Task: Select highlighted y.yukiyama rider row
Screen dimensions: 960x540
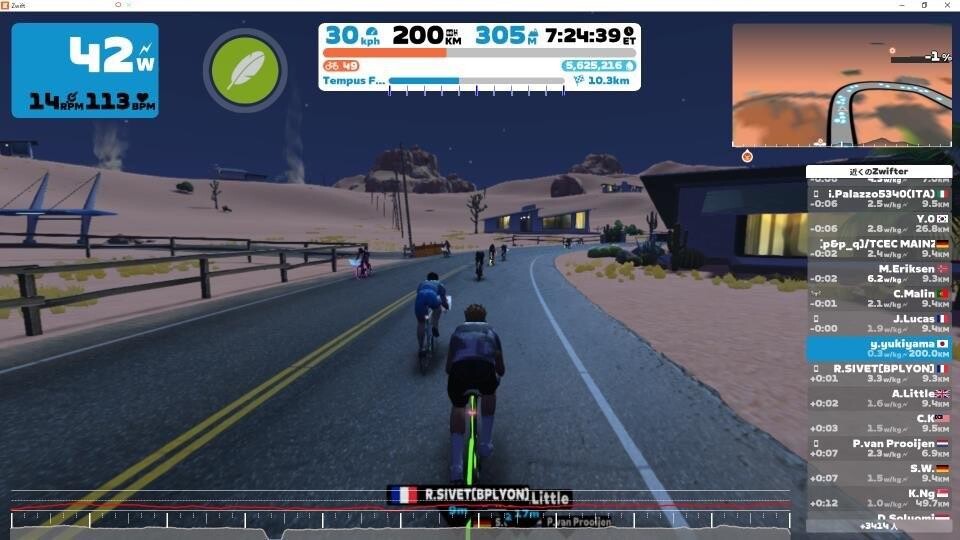Action: point(879,348)
